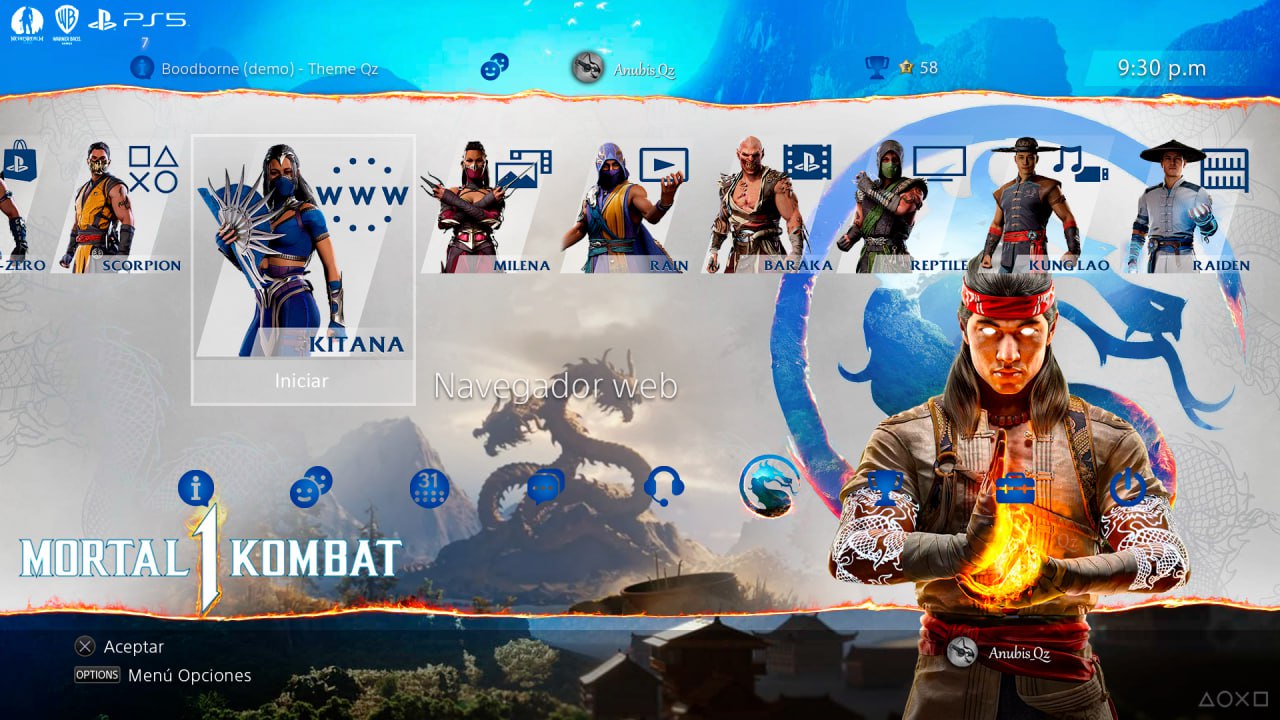Open the notifications info icon

pos(196,488)
